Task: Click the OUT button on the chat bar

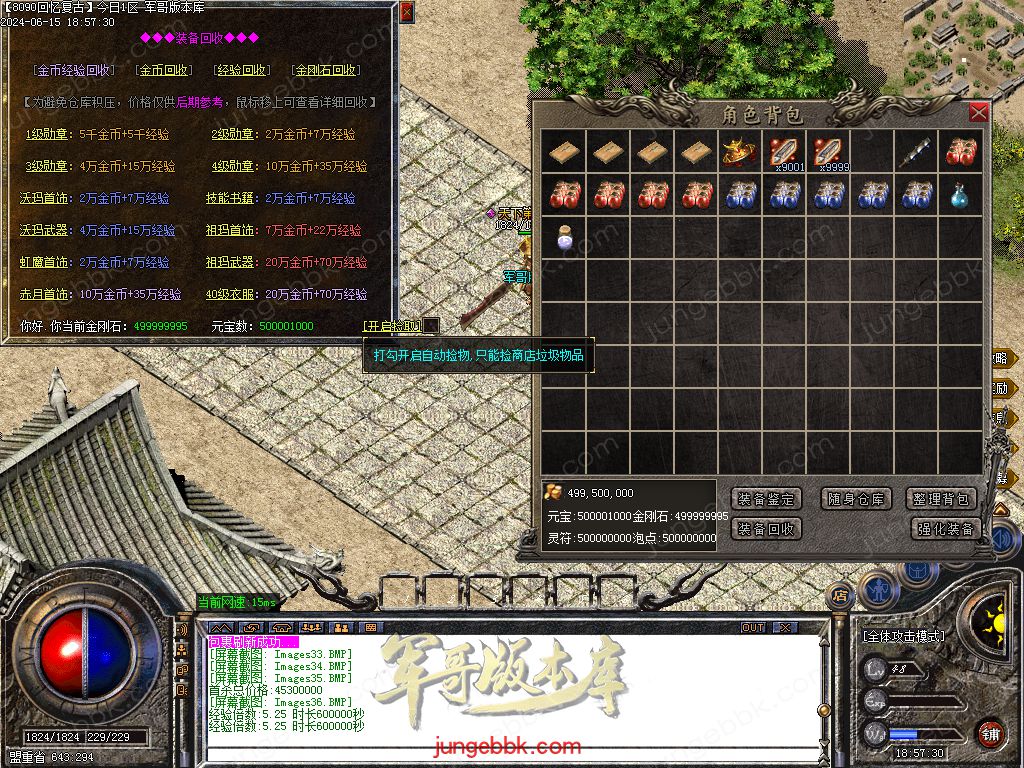Action: click(x=753, y=627)
